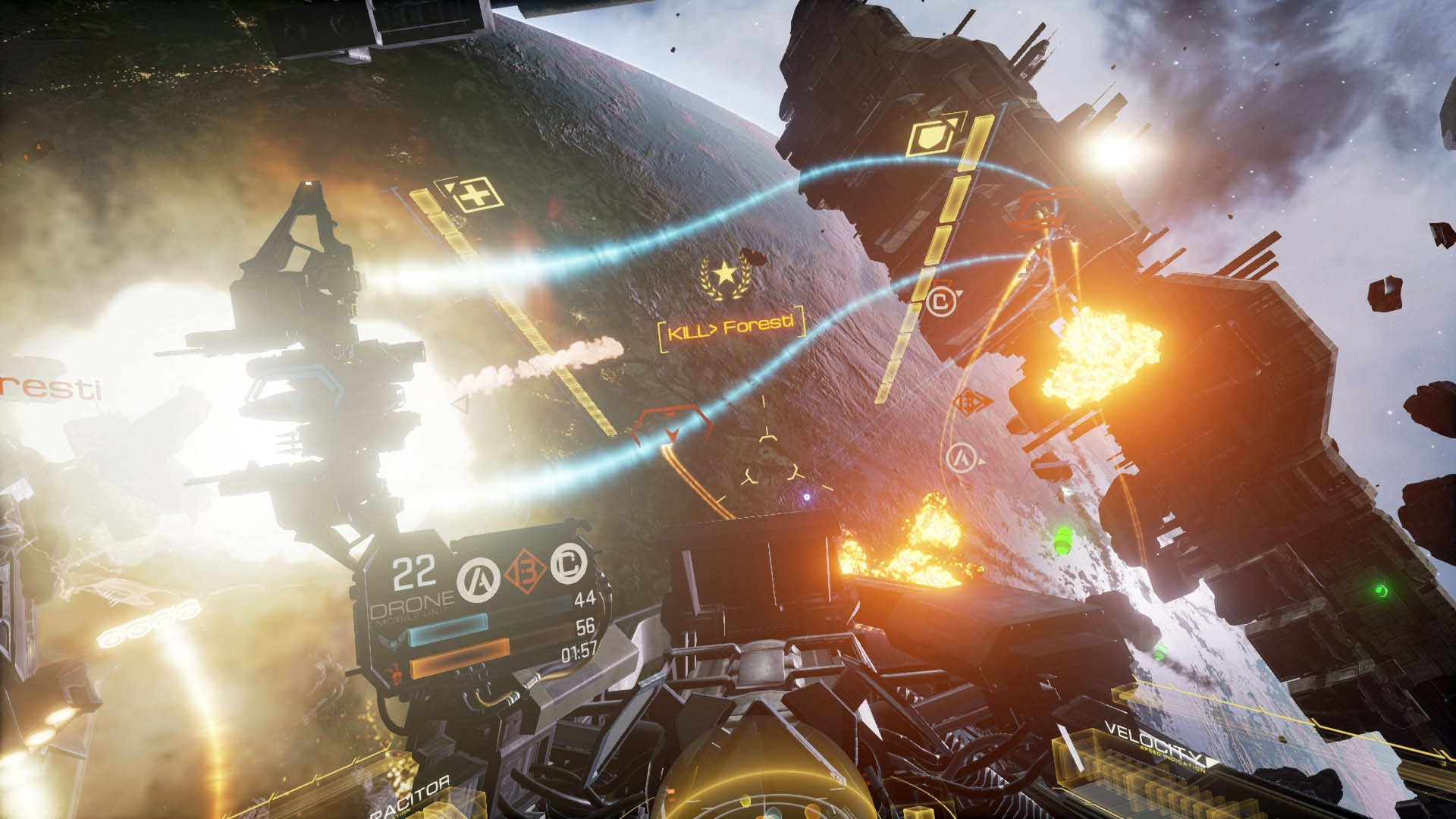Click the KILL Foresti objective text
The width and height of the screenshot is (1456, 819).
[x=730, y=328]
